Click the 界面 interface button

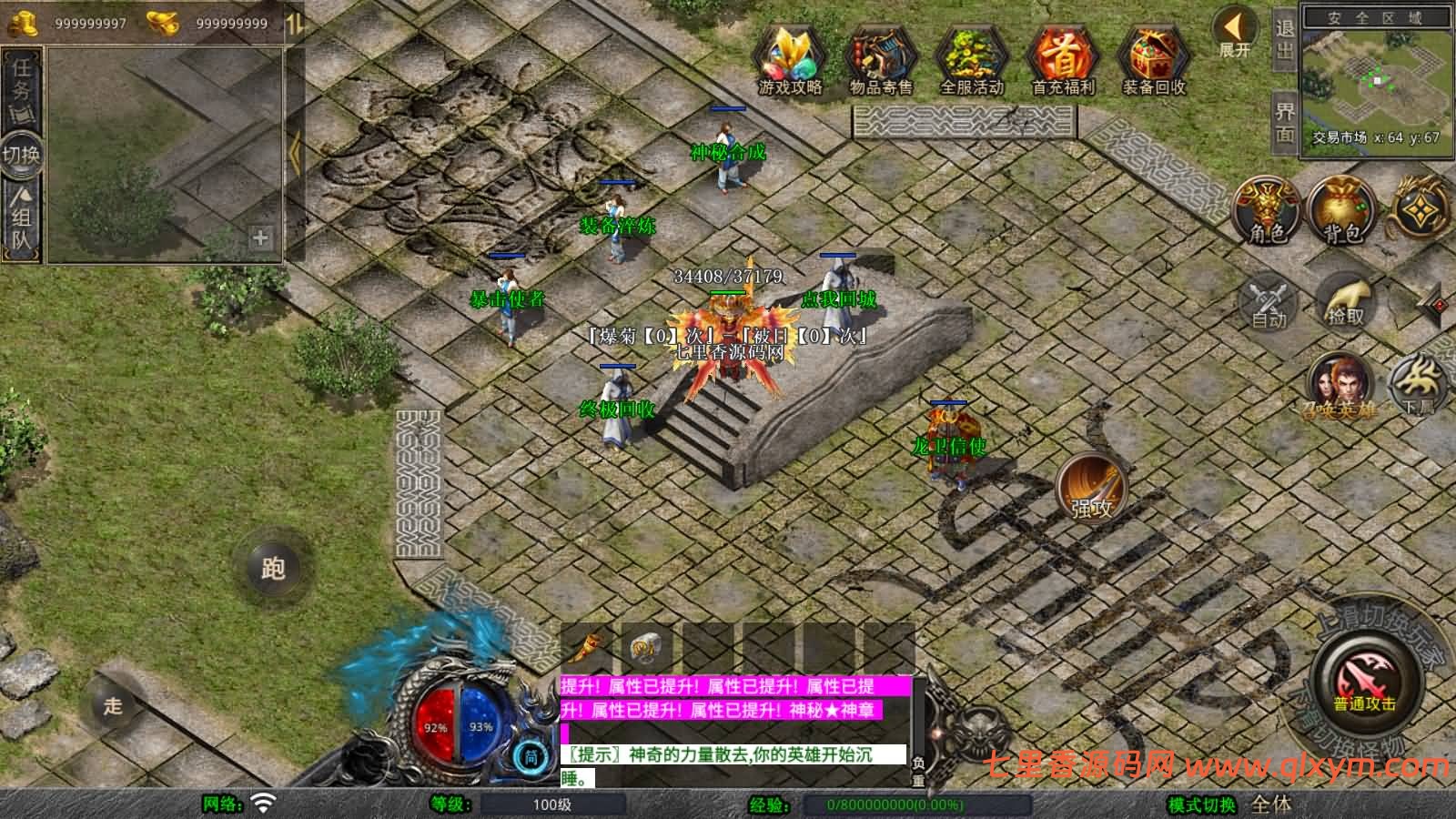coord(1284,122)
